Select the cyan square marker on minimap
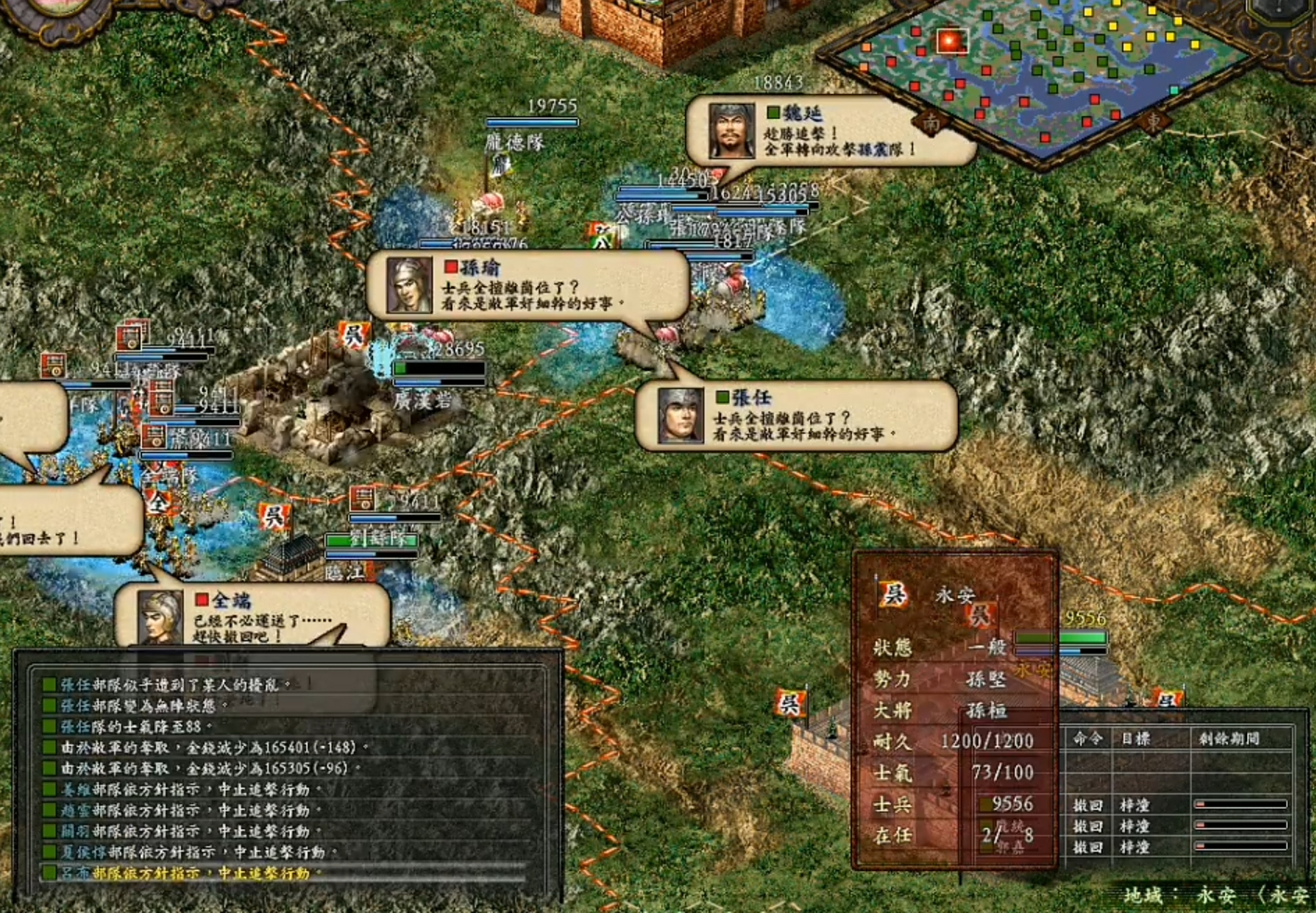 click(x=1174, y=90)
